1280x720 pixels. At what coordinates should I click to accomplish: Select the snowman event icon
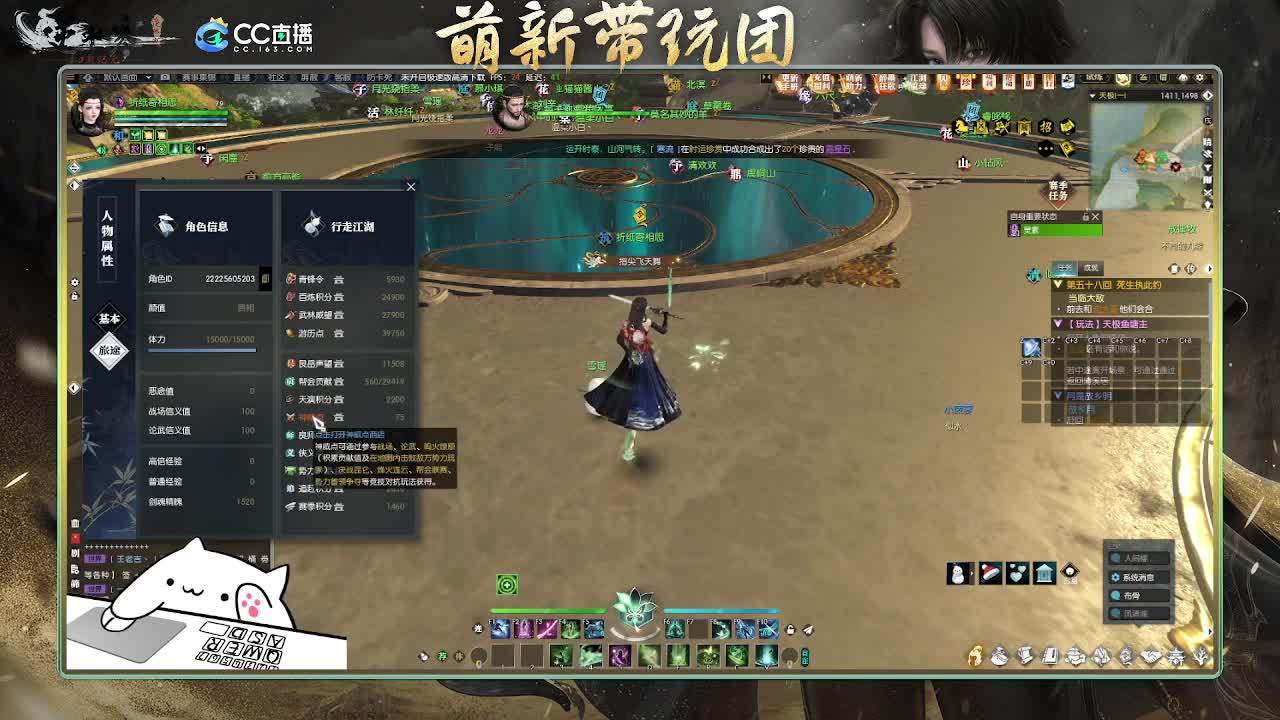(x=956, y=573)
